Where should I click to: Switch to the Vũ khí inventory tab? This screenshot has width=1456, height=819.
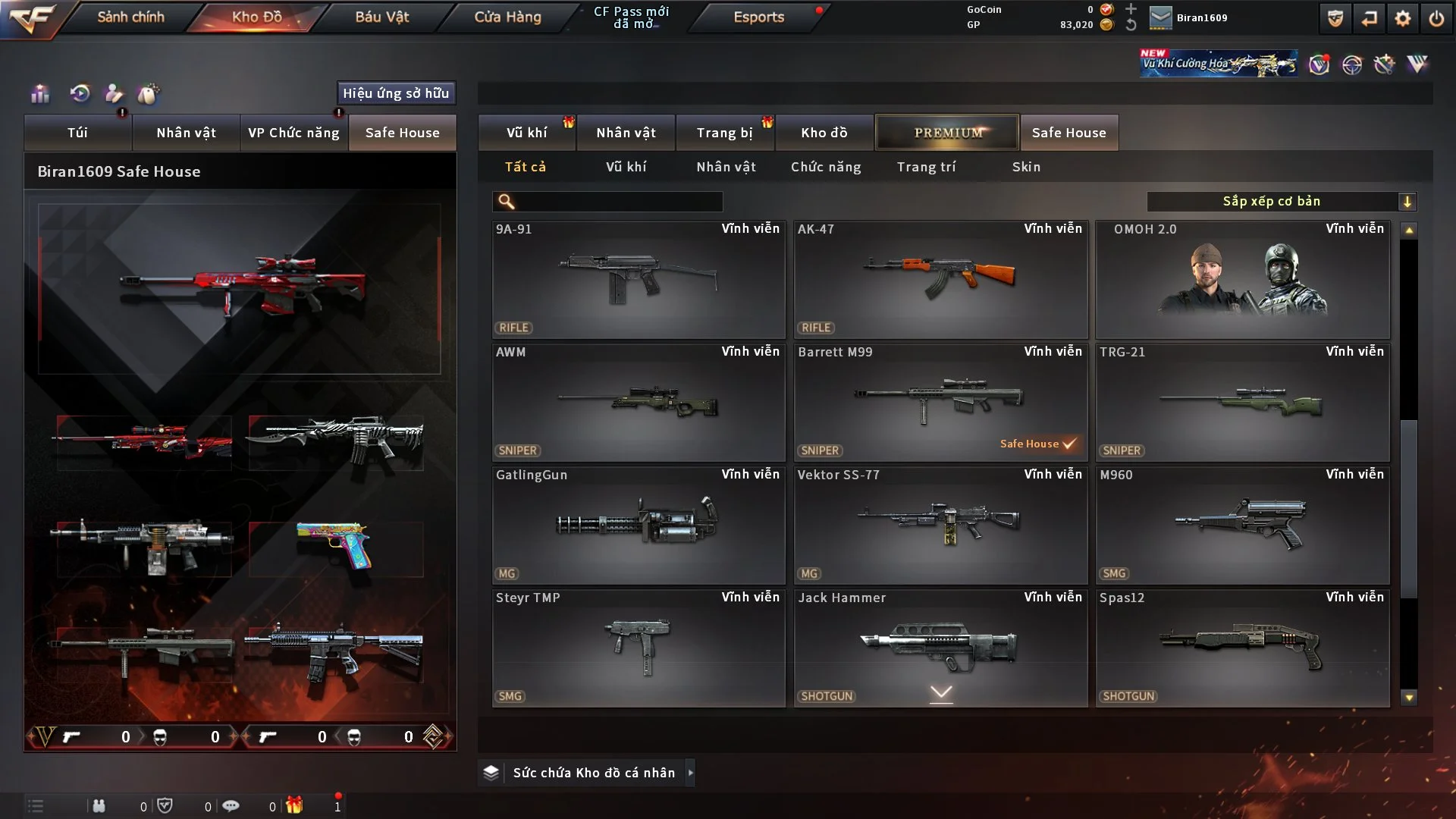point(526,133)
